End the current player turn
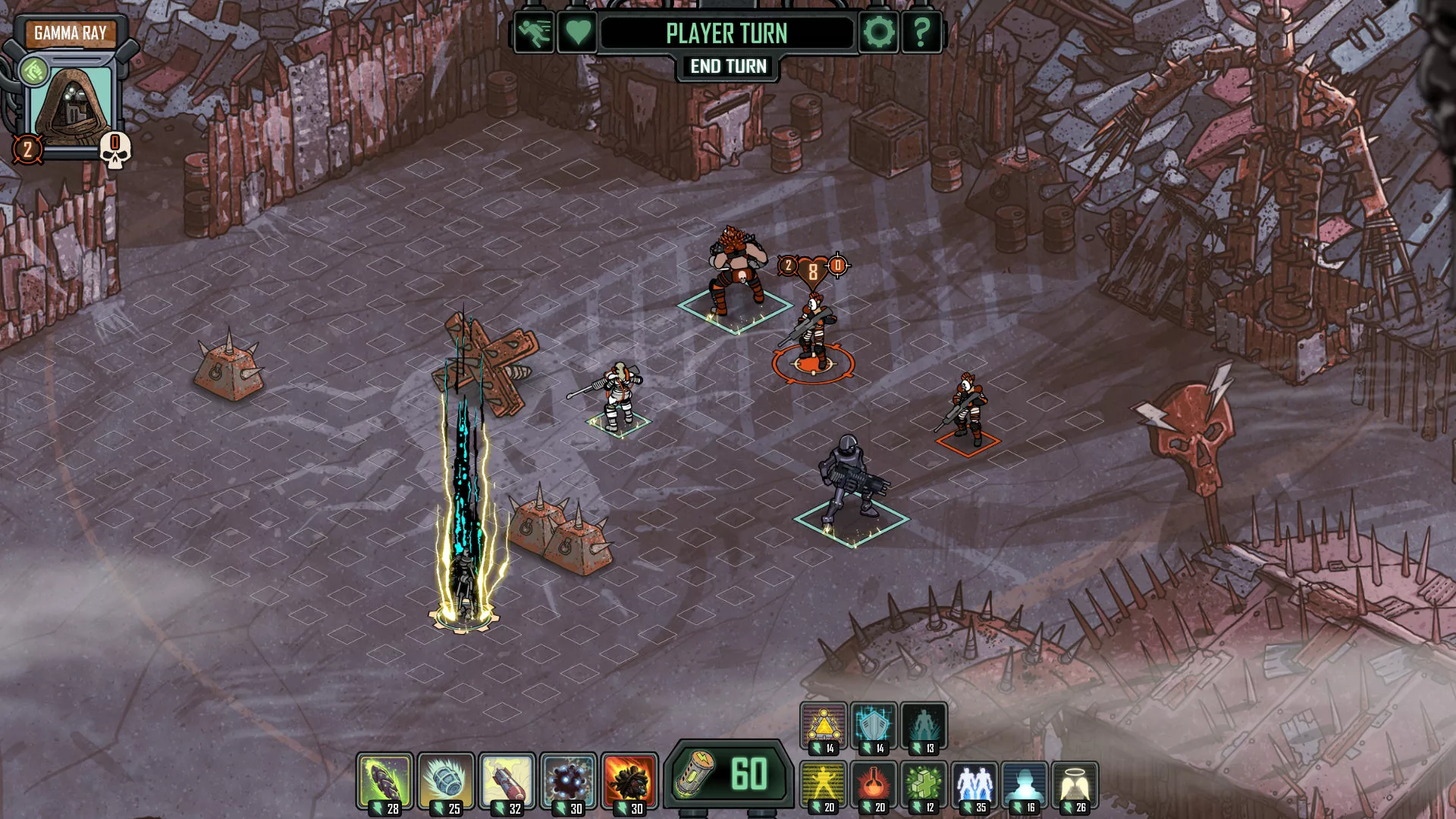 (728, 67)
